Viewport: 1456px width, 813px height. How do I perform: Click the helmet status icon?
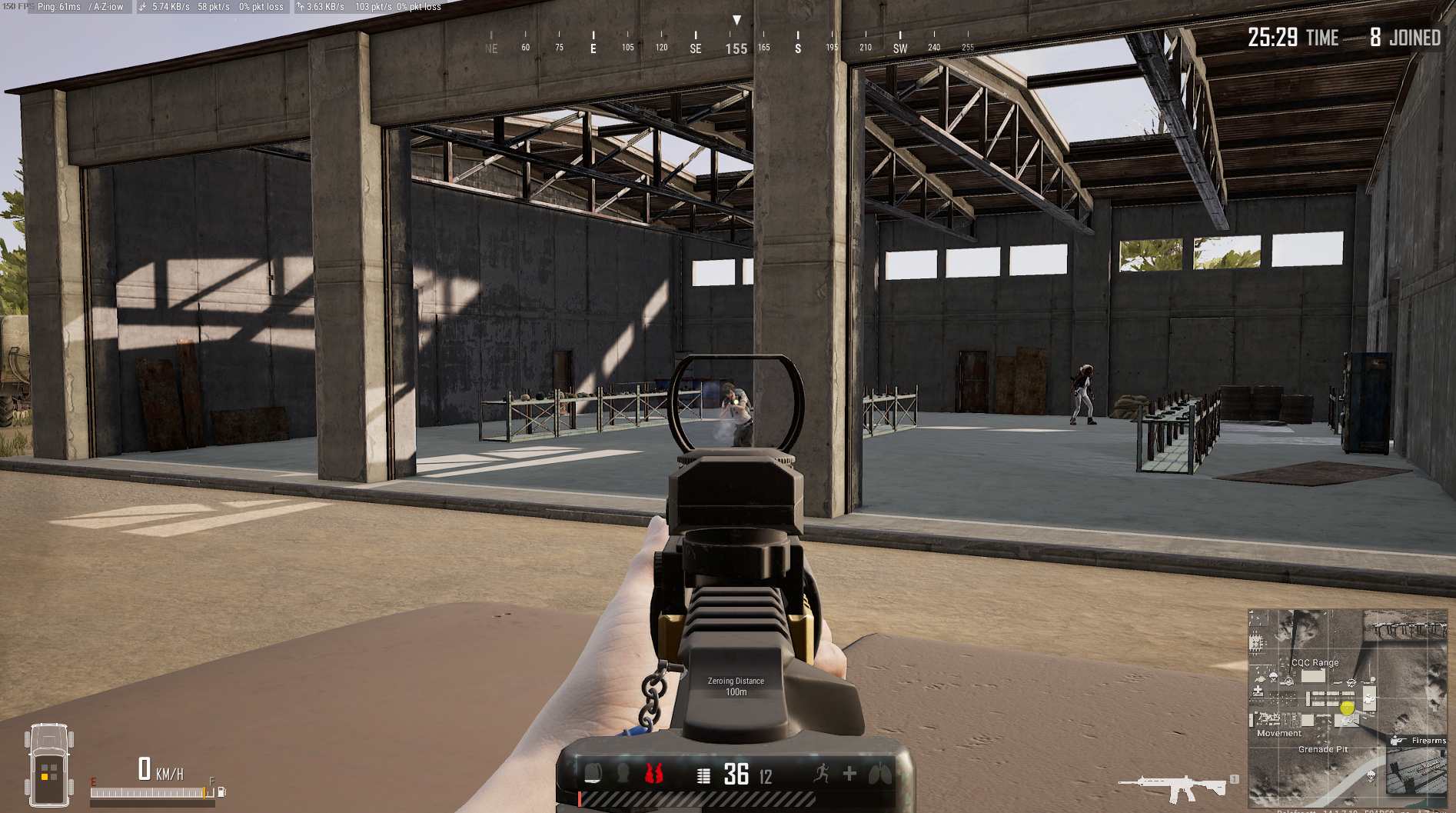point(623,775)
